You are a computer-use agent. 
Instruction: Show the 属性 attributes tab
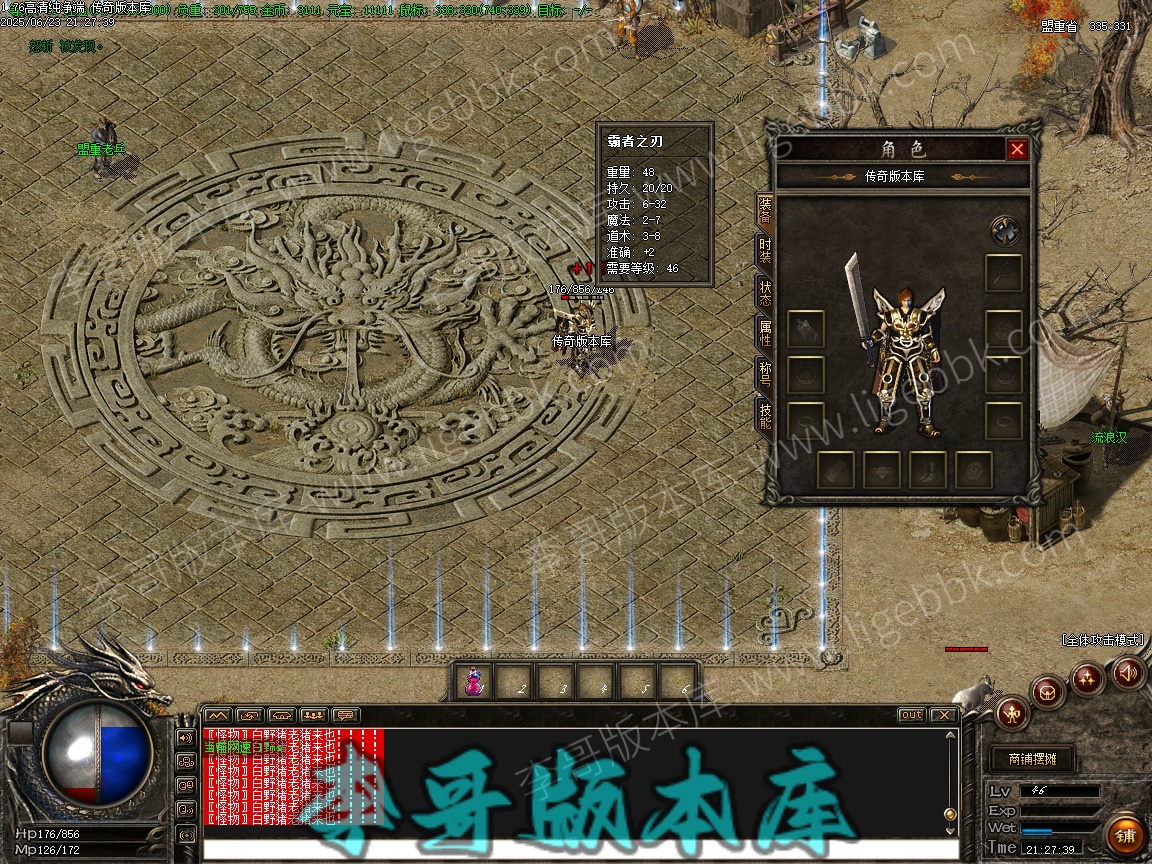pos(765,335)
